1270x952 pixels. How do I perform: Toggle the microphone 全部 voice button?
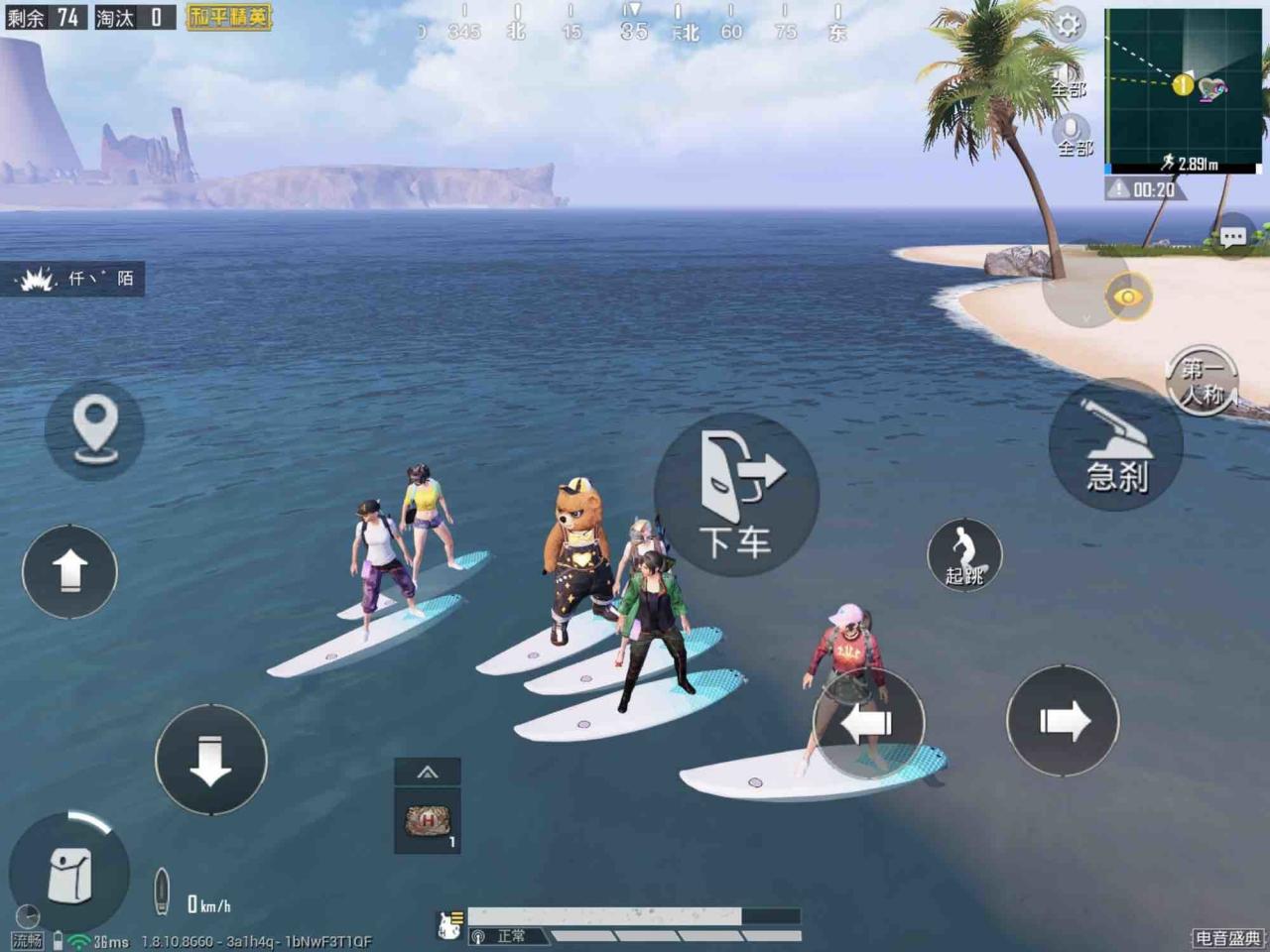pos(1072,135)
